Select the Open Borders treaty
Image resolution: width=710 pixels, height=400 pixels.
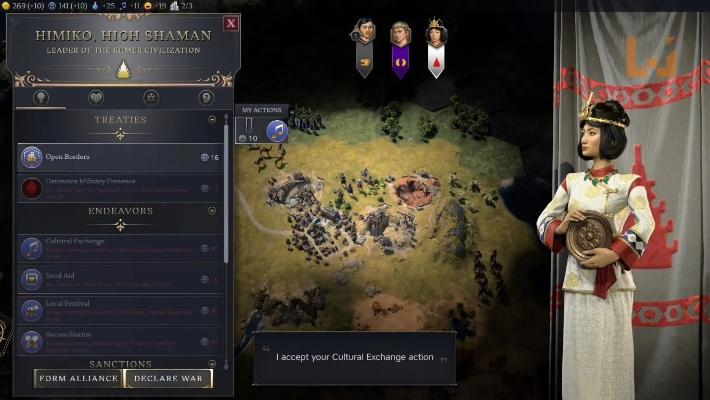[120, 157]
